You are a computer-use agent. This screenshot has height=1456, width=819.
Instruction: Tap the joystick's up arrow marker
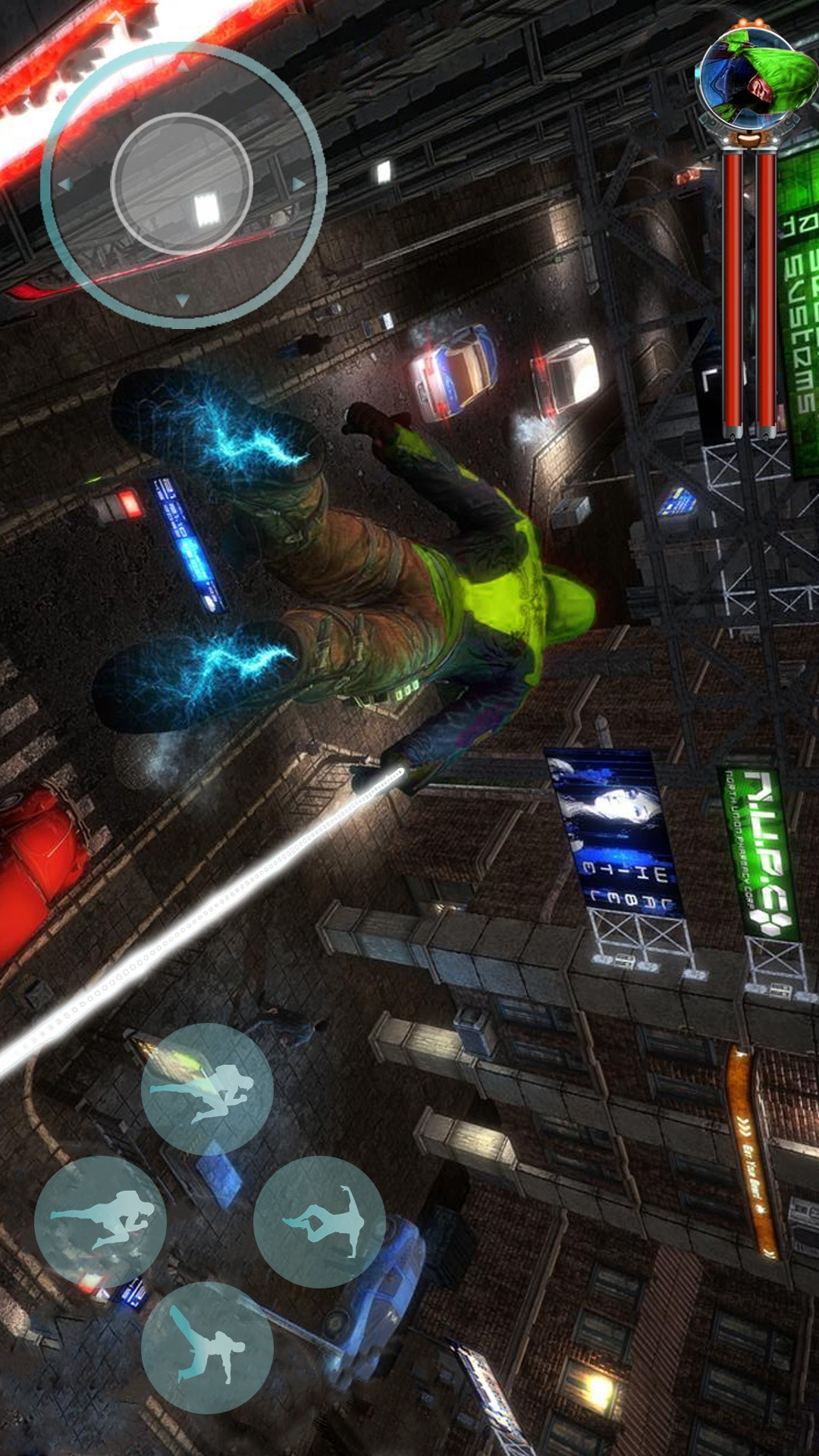pyautogui.click(x=182, y=67)
